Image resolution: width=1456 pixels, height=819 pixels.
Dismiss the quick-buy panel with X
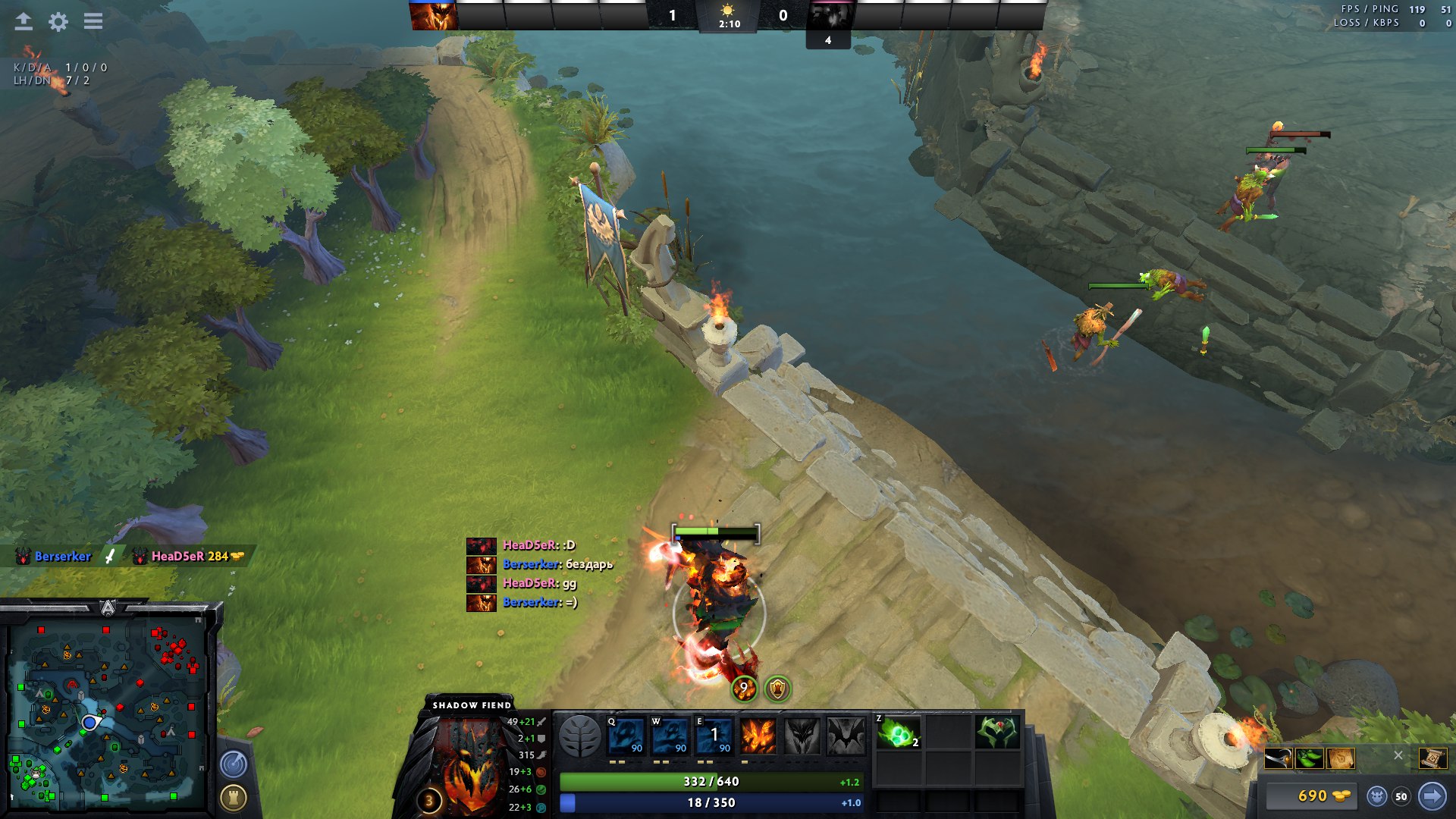(x=1398, y=755)
